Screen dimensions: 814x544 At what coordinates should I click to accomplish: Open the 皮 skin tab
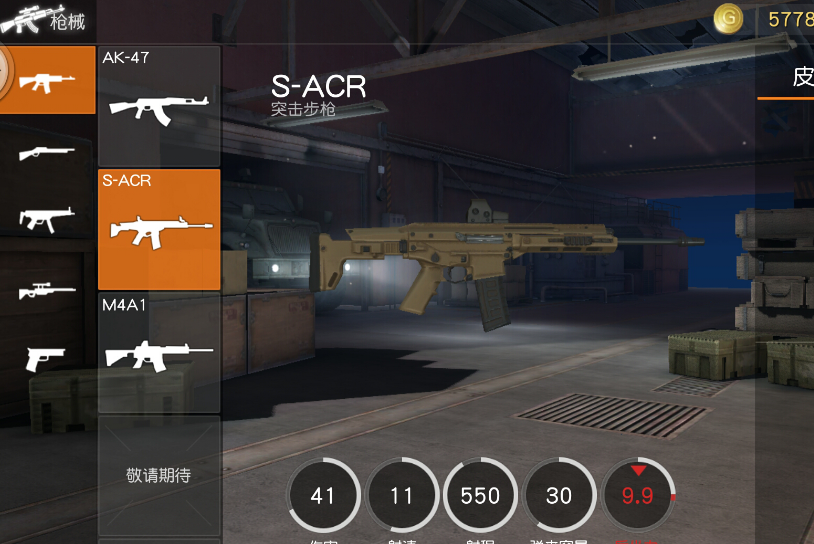point(800,78)
